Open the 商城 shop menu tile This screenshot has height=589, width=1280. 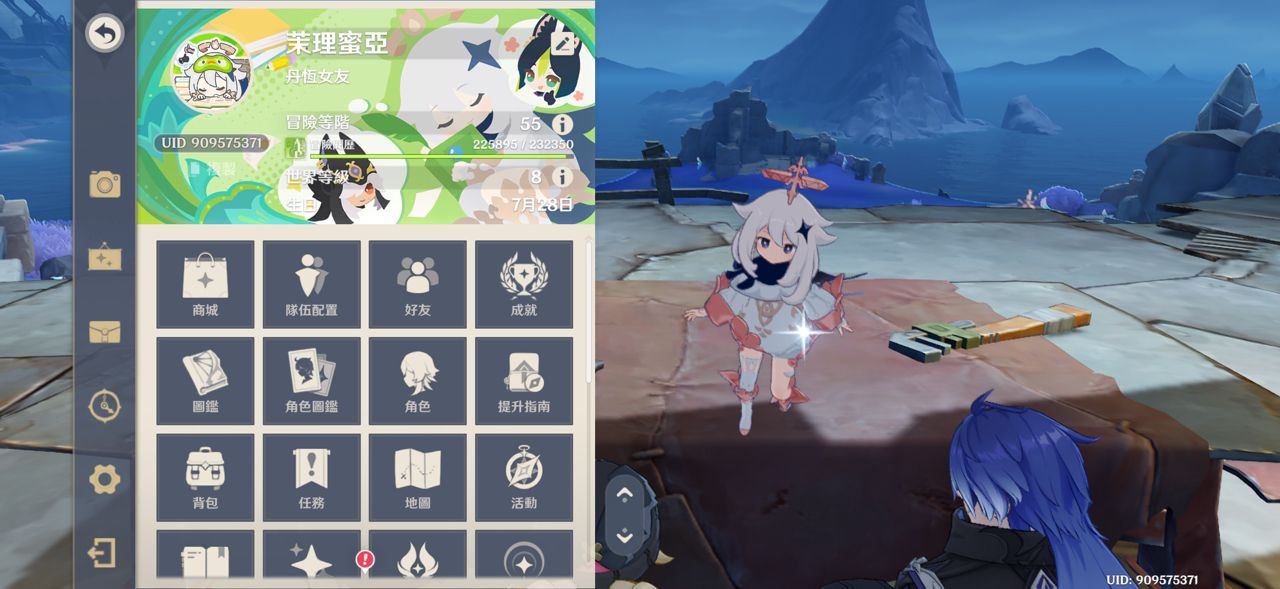point(205,284)
